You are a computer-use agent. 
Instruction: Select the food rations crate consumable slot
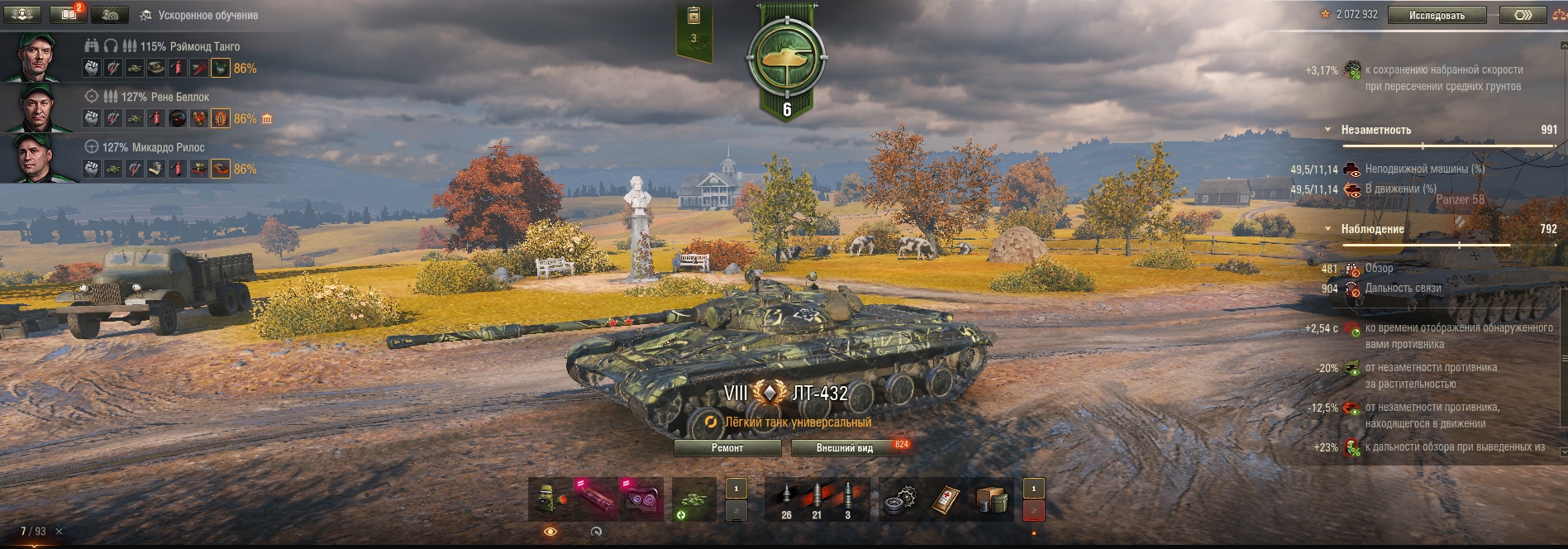991,499
